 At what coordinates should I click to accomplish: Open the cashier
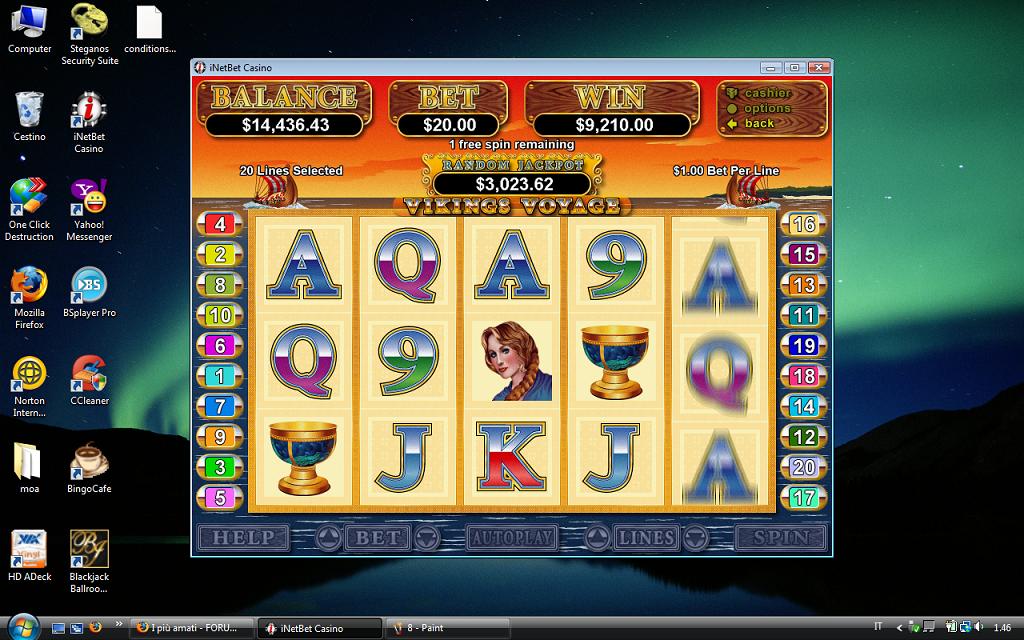coord(767,93)
